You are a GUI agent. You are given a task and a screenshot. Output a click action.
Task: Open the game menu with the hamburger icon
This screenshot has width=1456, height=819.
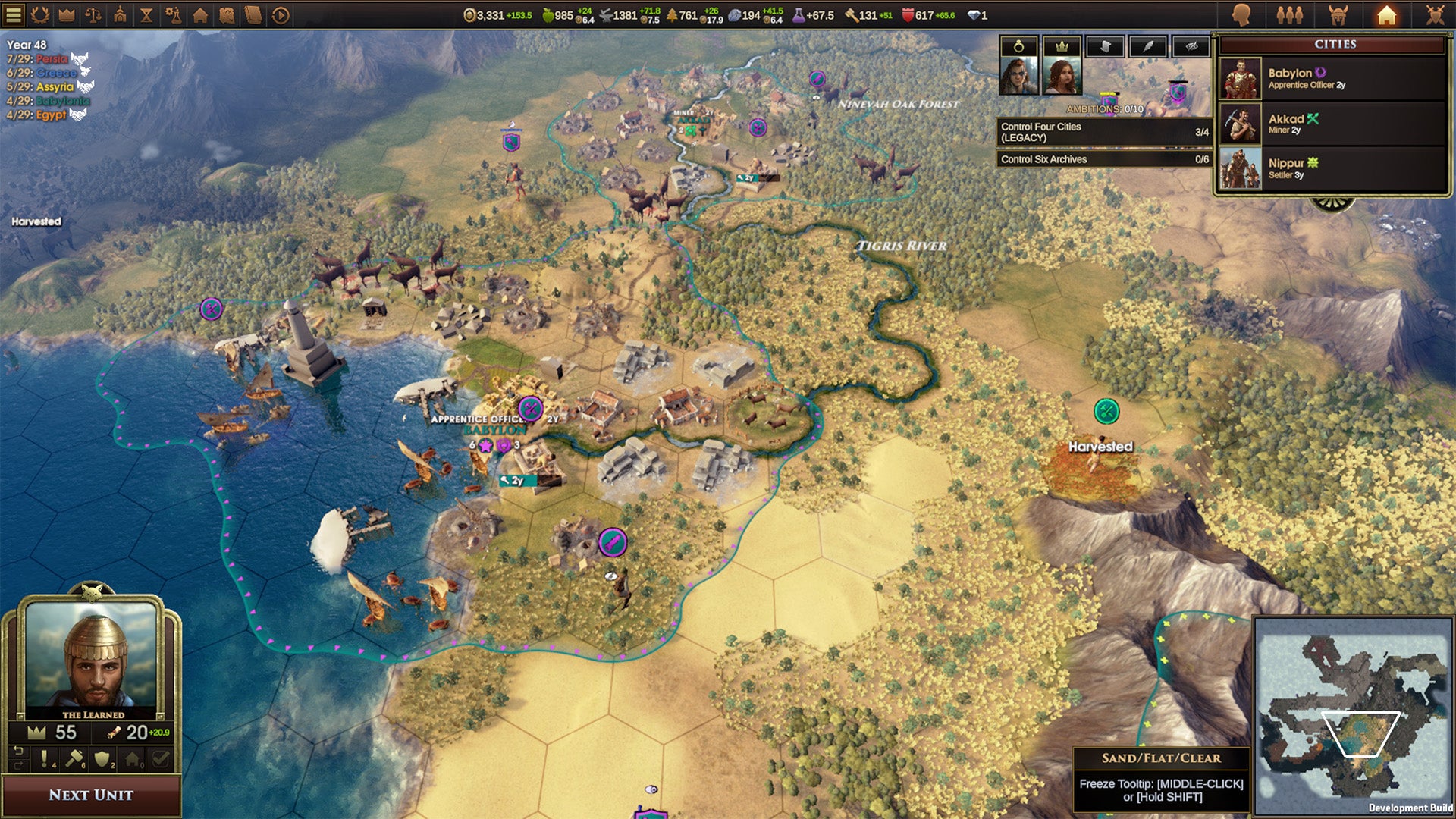click(14, 14)
